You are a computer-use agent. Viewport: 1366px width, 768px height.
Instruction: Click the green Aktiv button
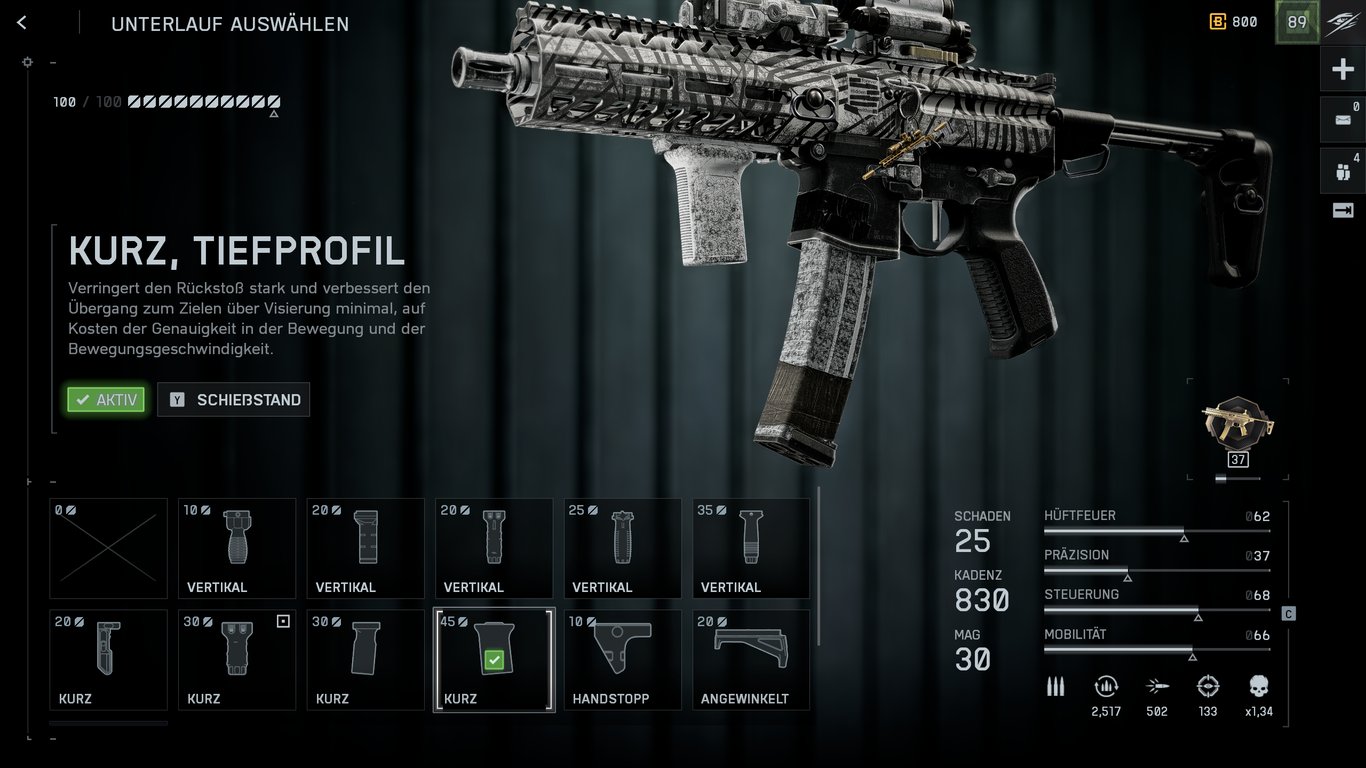coord(106,400)
